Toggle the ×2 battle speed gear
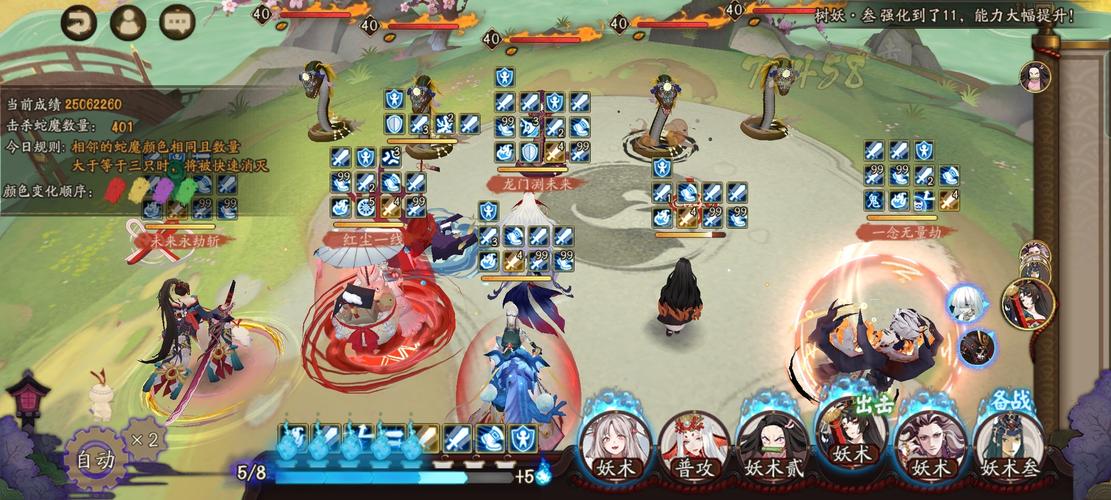The image size is (1111, 500). pos(145,438)
